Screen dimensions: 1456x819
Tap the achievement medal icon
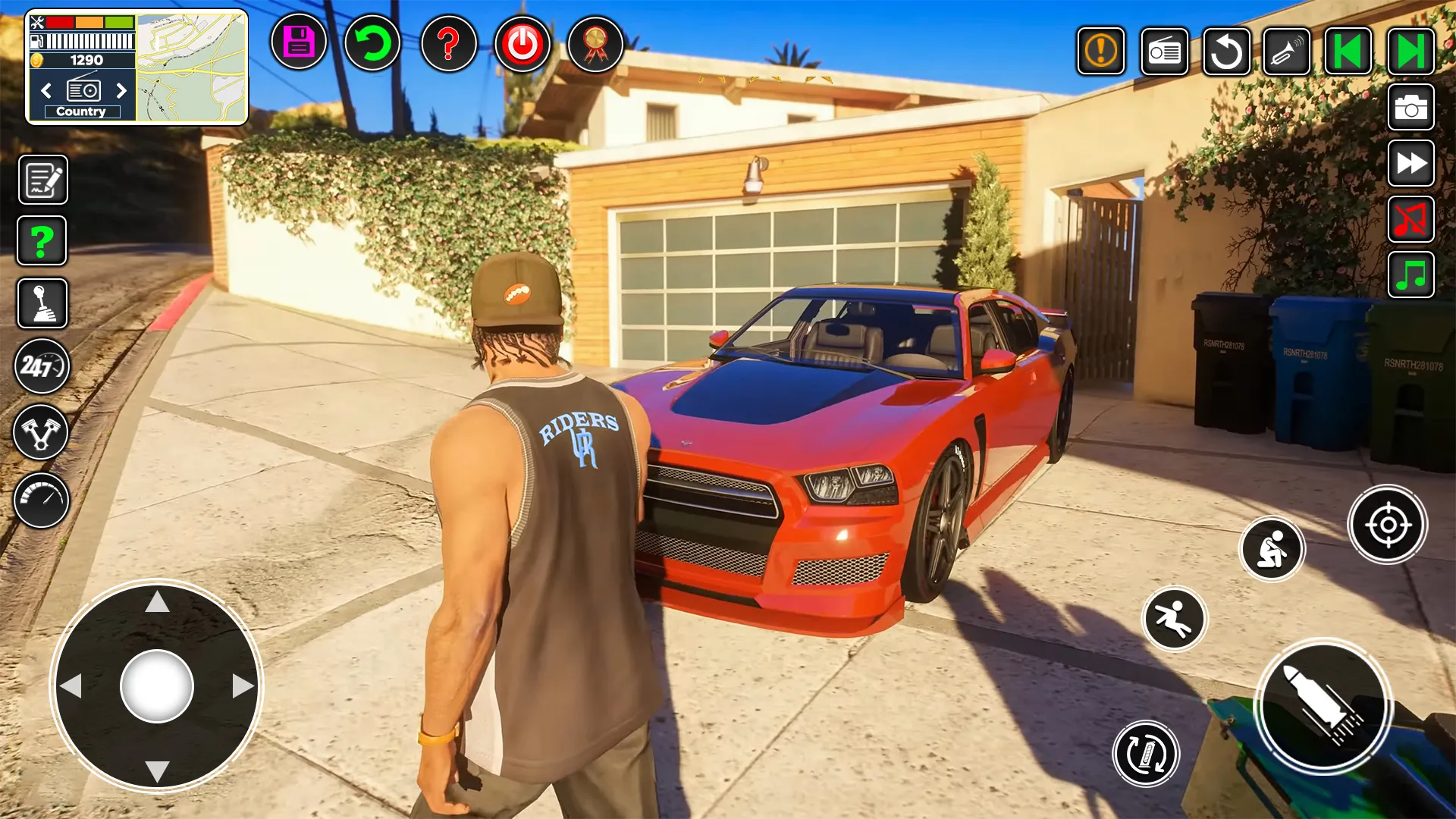click(x=595, y=44)
